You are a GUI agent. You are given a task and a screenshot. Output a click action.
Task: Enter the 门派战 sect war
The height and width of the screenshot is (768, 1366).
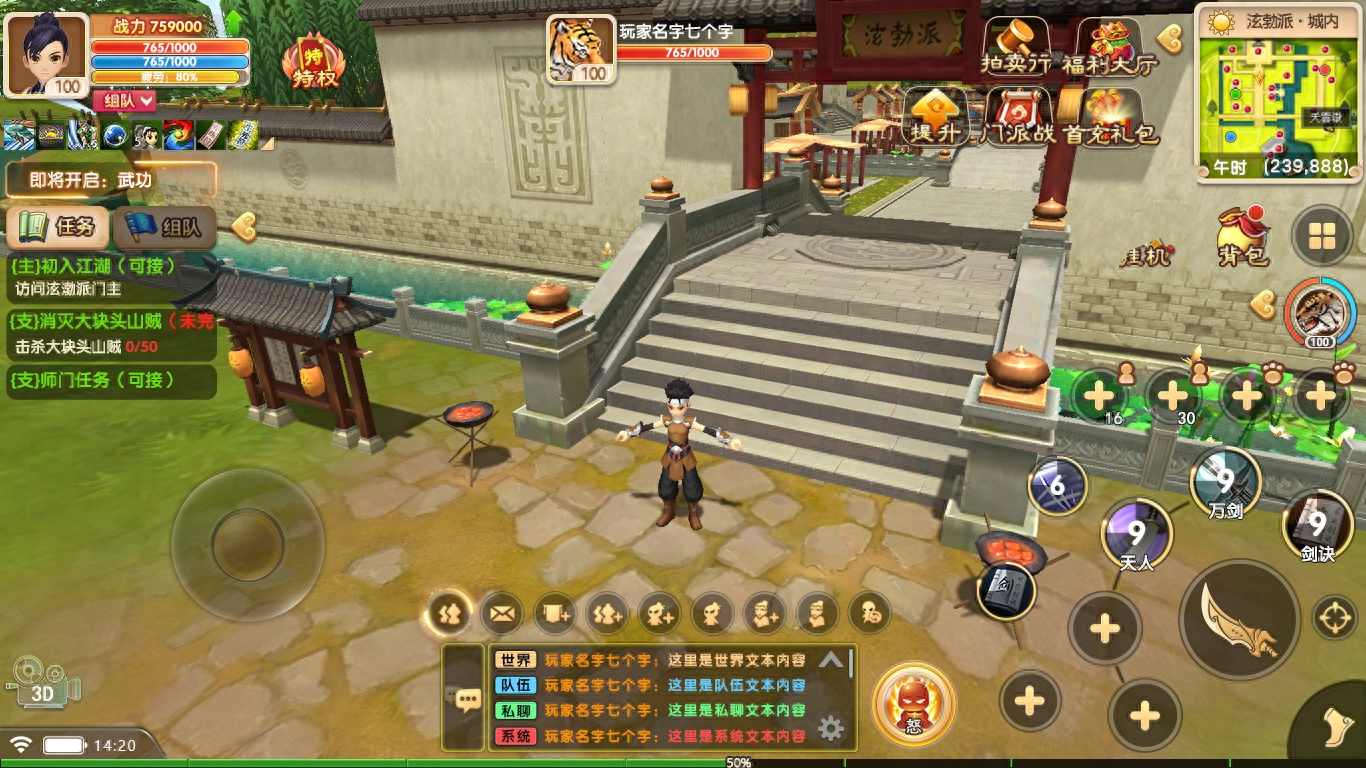click(x=1018, y=116)
